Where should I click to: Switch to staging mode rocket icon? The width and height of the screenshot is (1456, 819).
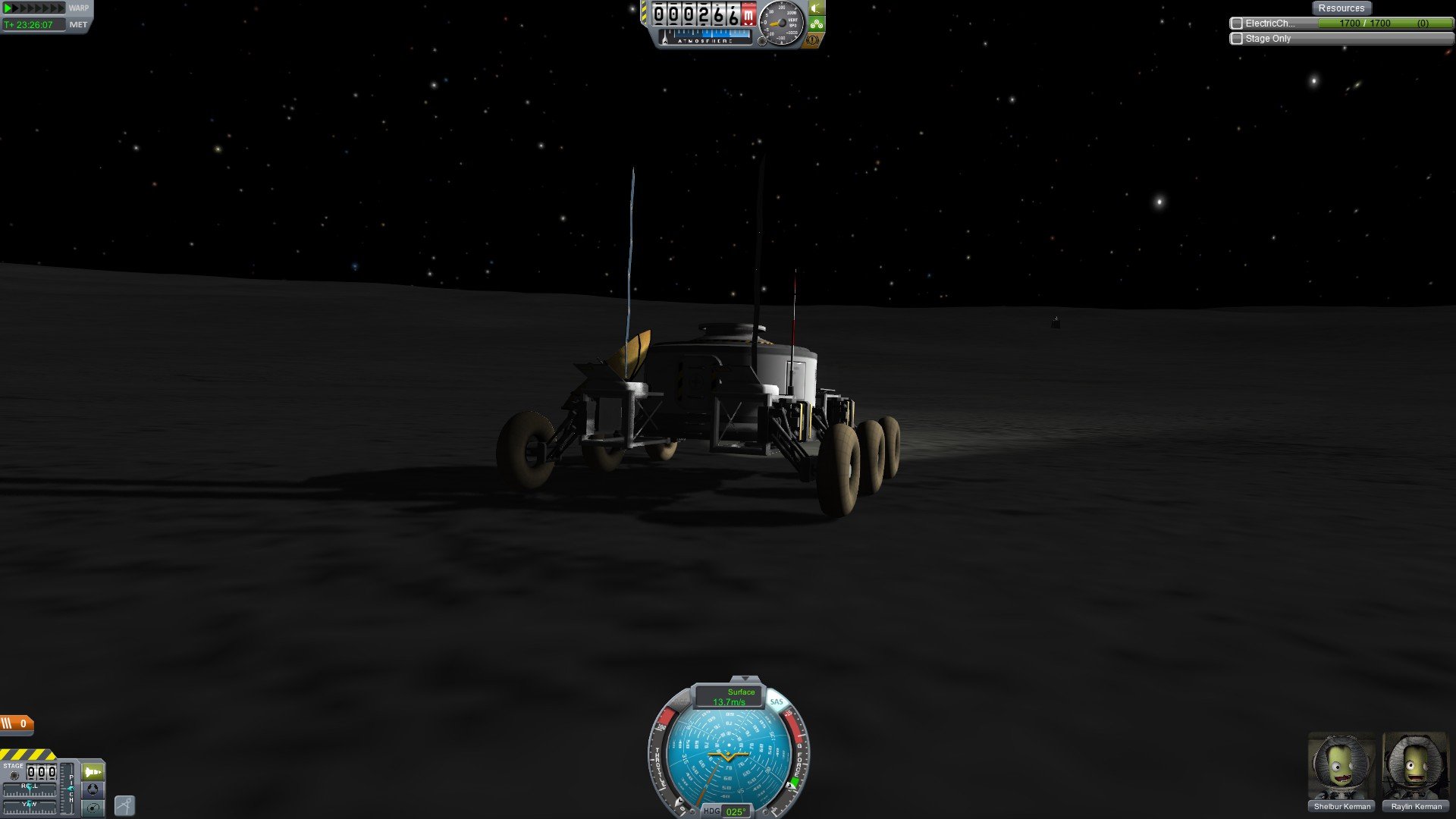tap(93, 772)
